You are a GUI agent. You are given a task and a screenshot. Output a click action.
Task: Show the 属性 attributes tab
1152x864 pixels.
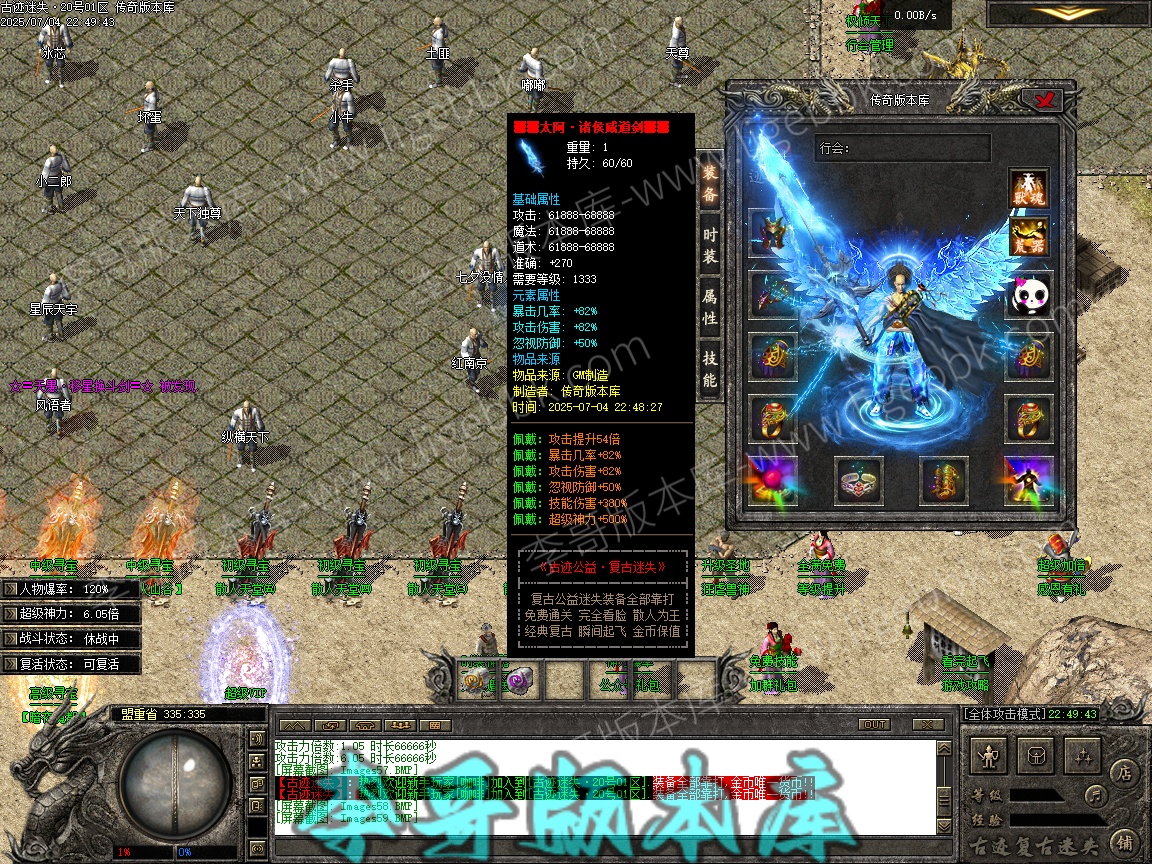pyautogui.click(x=709, y=308)
